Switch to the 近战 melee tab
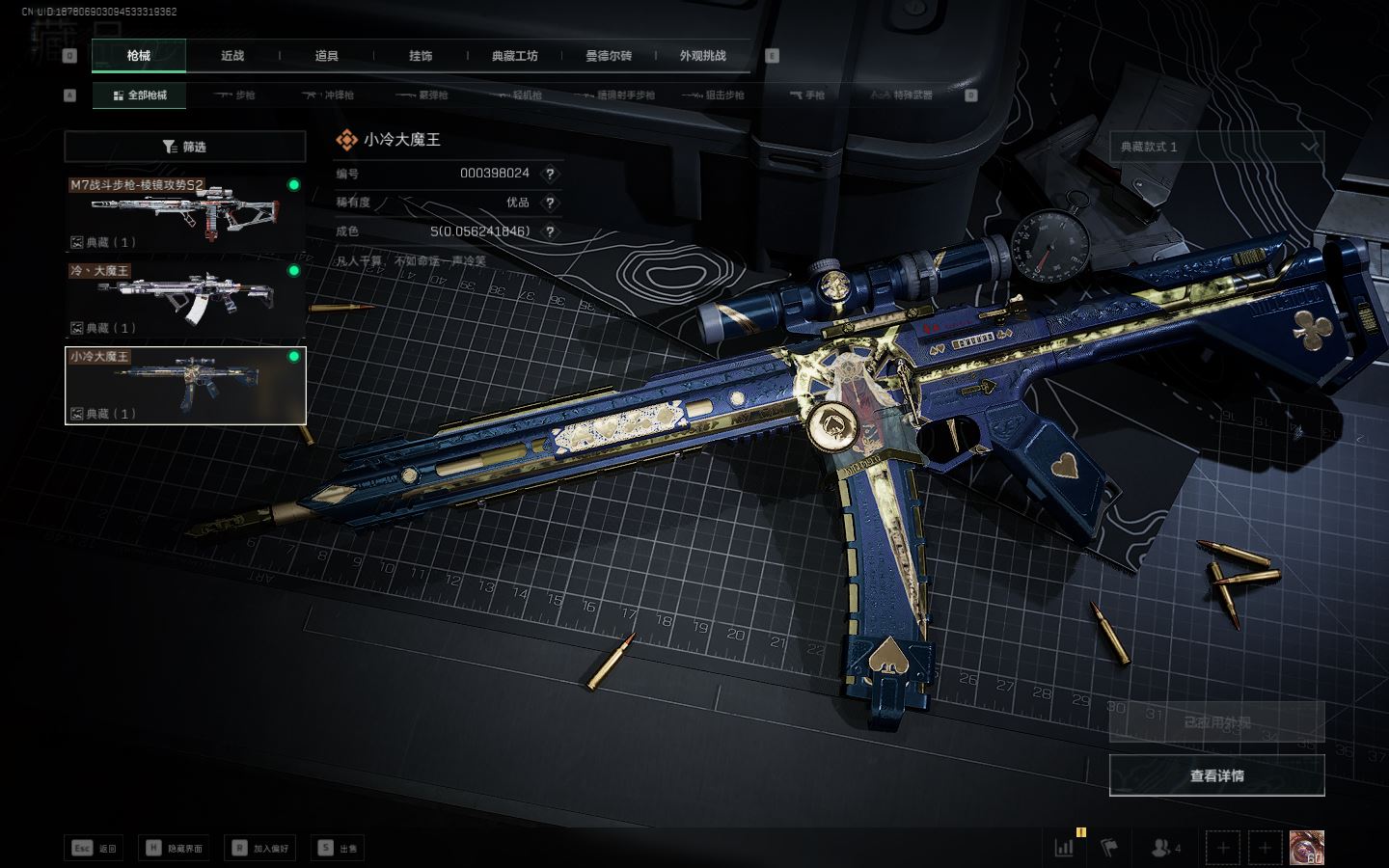Screen dimensions: 1389x868 click(x=232, y=56)
